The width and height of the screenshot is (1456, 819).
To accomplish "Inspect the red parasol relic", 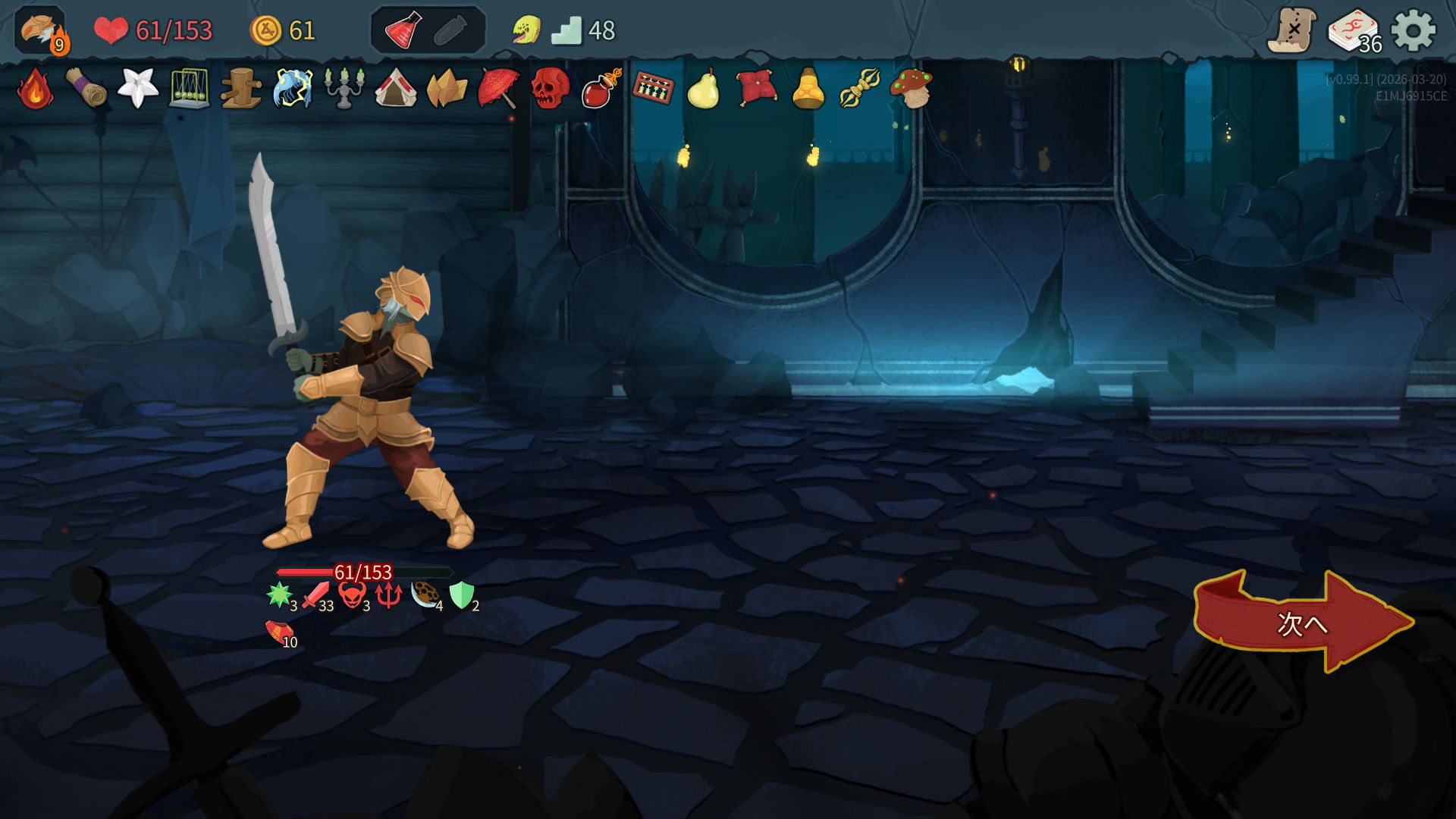I will [499, 89].
